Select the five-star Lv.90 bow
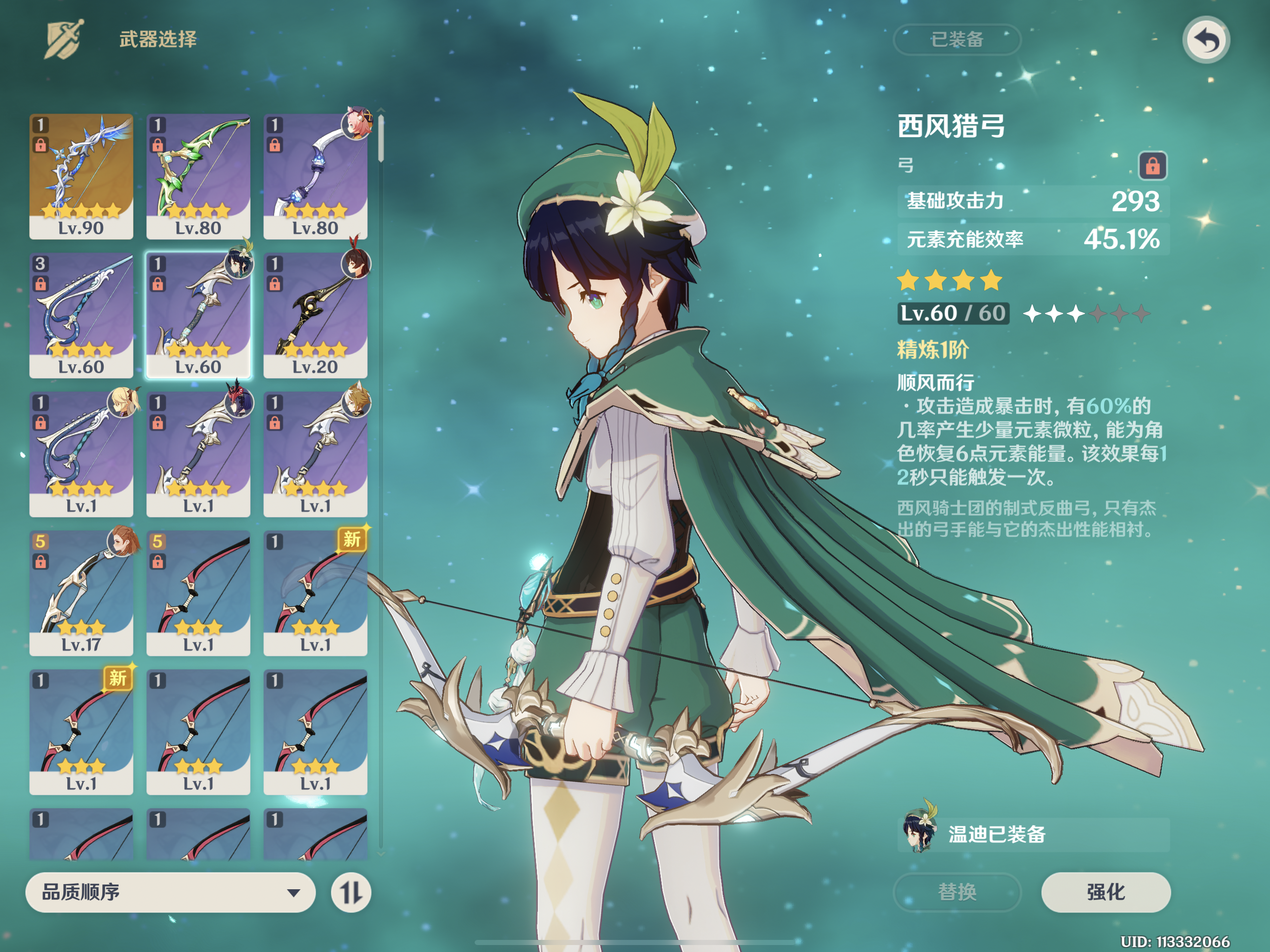1270x952 pixels. pos(81,176)
